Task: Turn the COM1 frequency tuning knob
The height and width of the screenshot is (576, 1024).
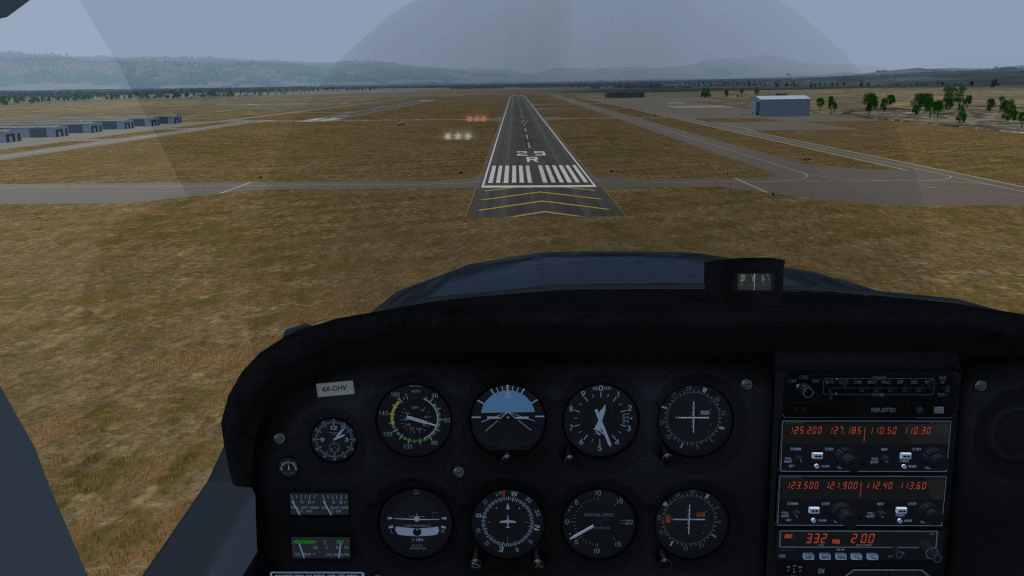Action: coord(846,456)
